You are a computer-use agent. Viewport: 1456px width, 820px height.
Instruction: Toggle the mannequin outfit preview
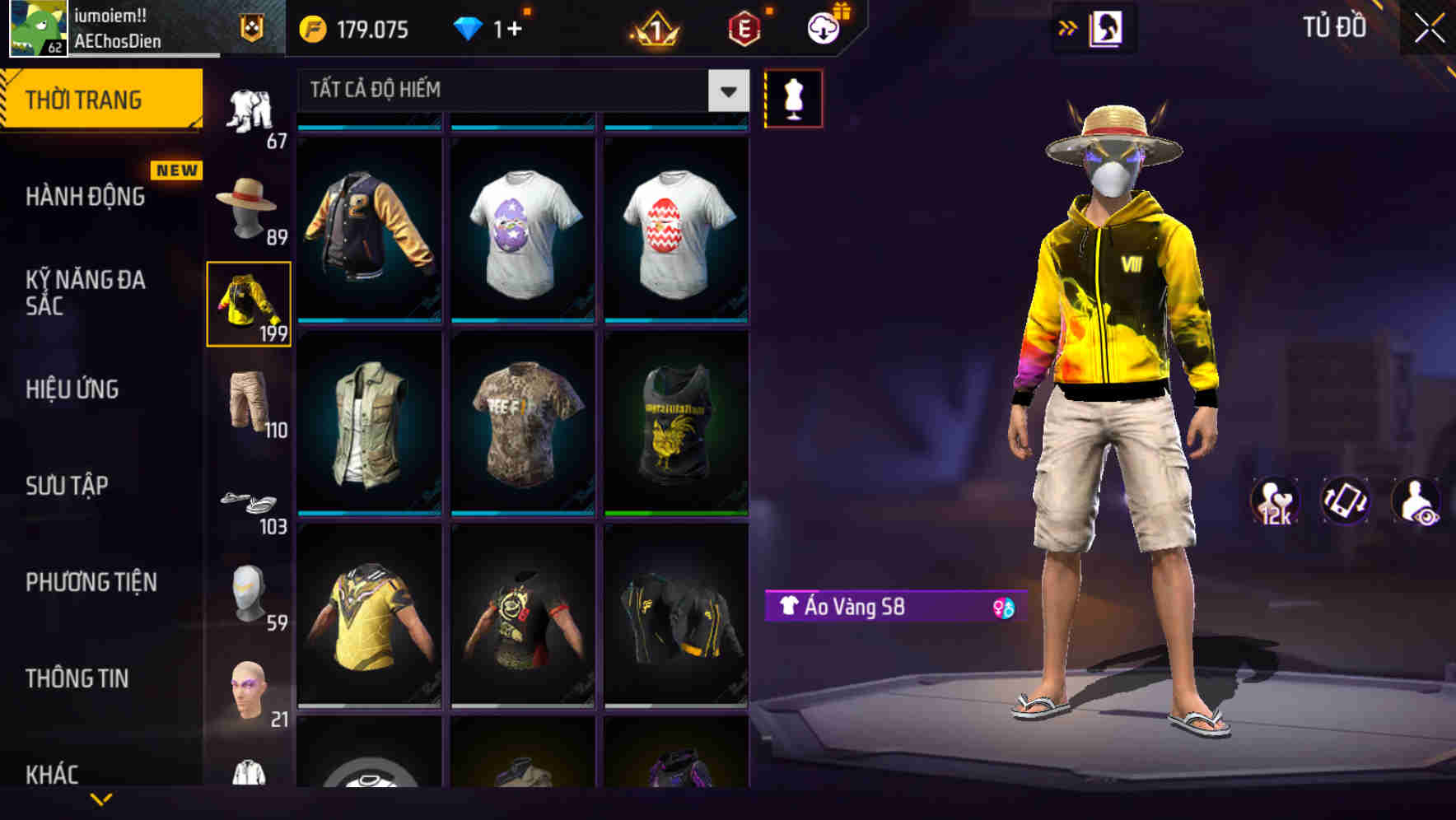tap(794, 97)
